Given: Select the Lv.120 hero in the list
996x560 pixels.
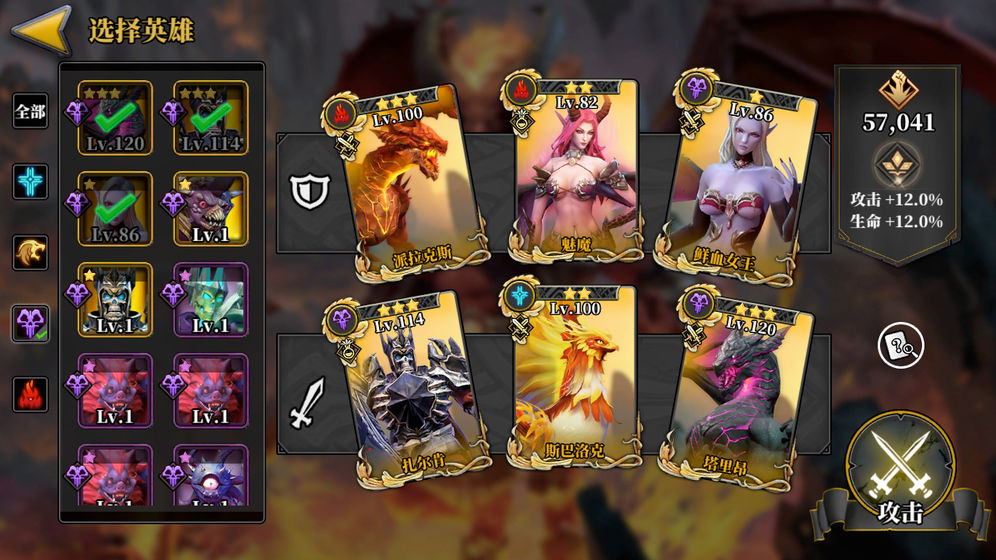Looking at the screenshot, I should coord(114,118).
